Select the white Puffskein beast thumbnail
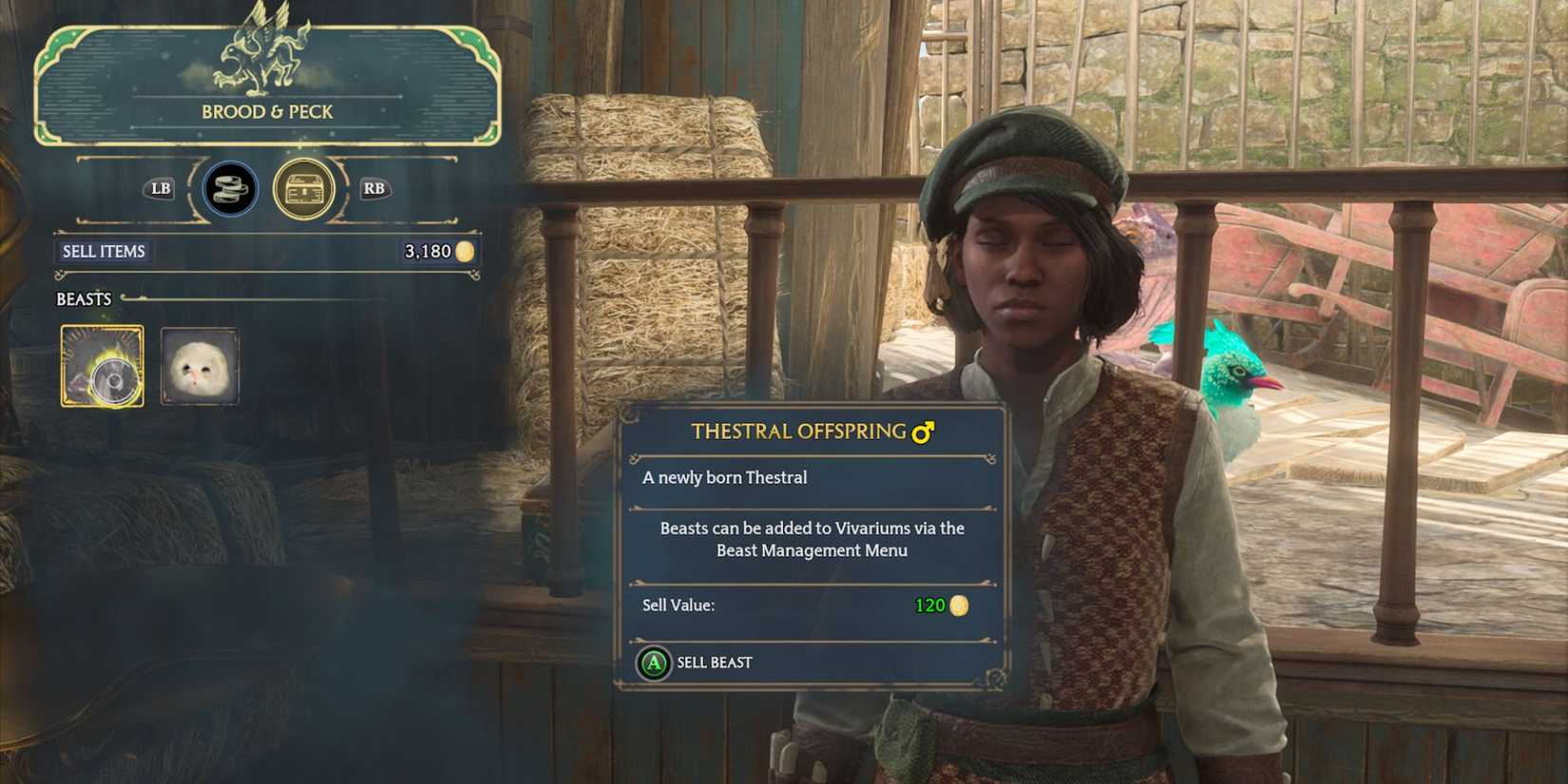Image resolution: width=1568 pixels, height=784 pixels. pos(200,367)
